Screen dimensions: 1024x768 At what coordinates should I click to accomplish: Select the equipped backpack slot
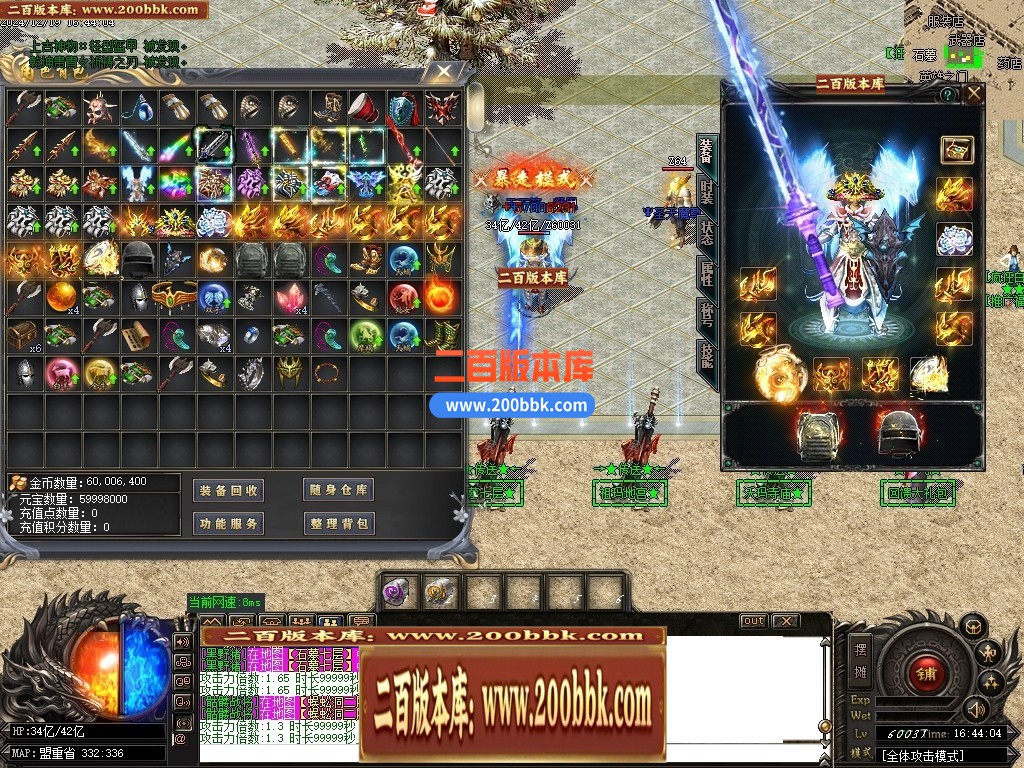pos(814,432)
